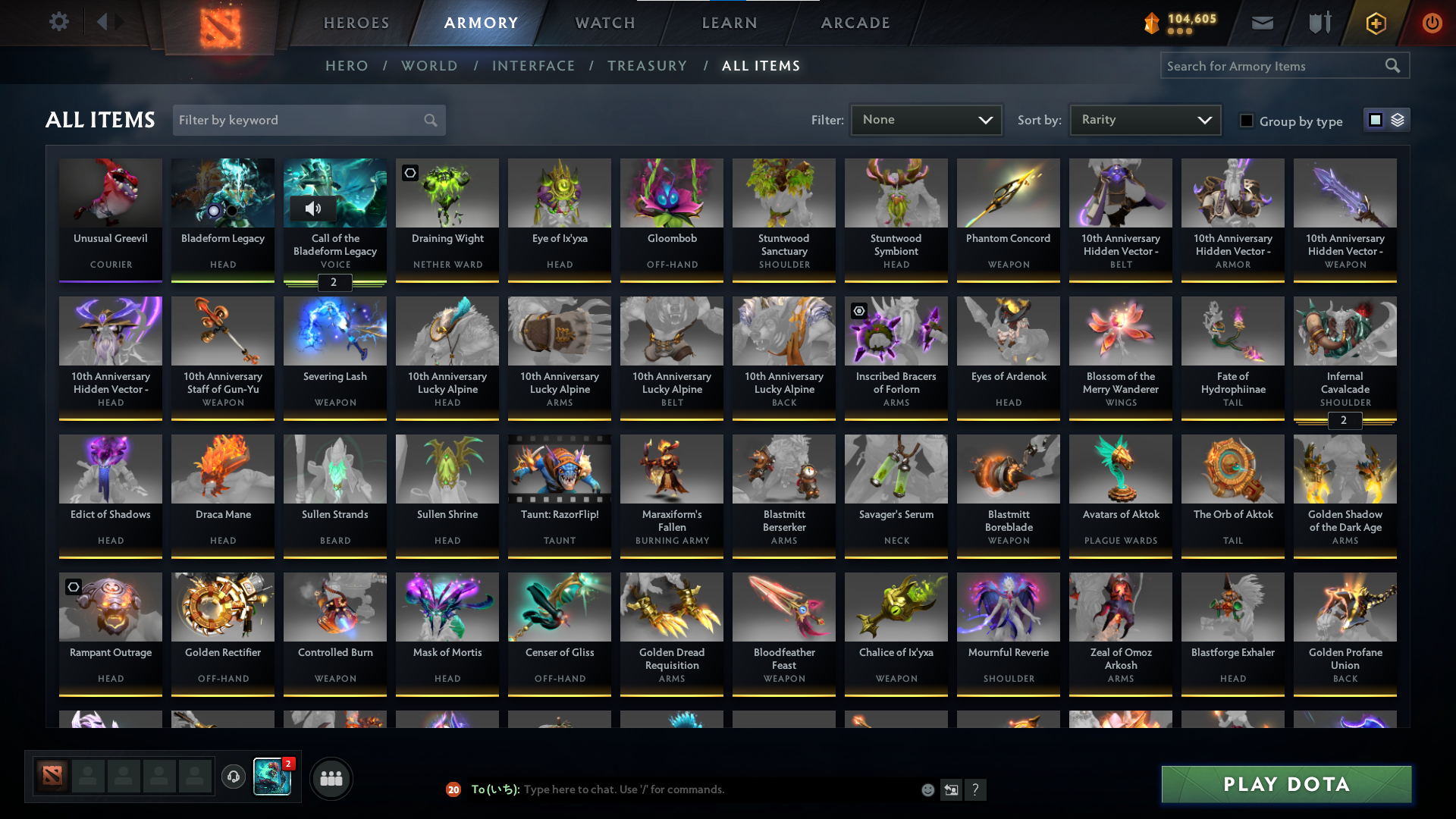Click the HERO breadcrumb link
This screenshot has height=819, width=1456.
(347, 66)
